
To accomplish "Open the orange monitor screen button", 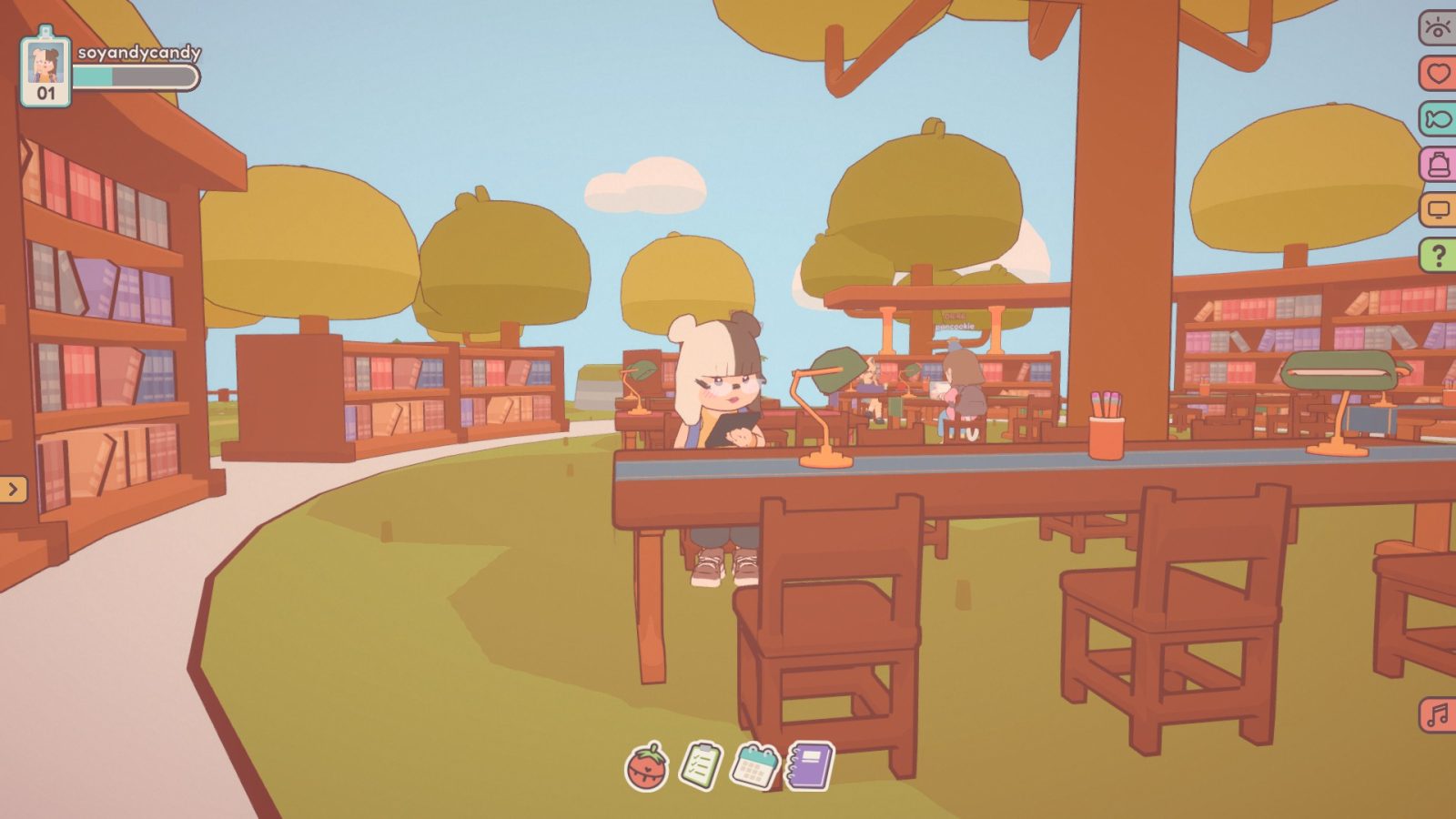I will click(1438, 210).
